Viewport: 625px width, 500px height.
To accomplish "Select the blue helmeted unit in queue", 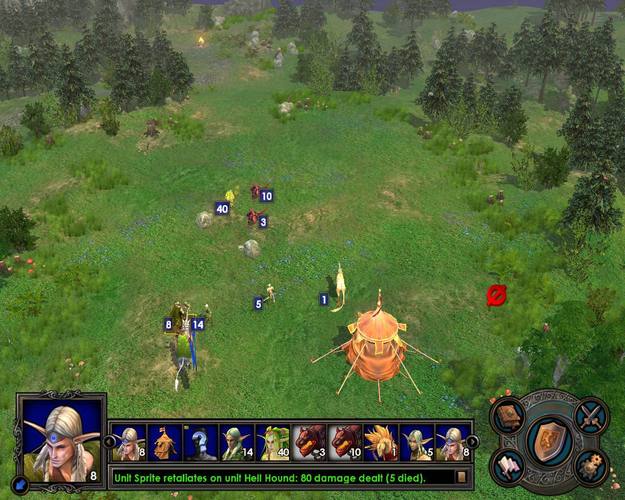I will pos(200,442).
